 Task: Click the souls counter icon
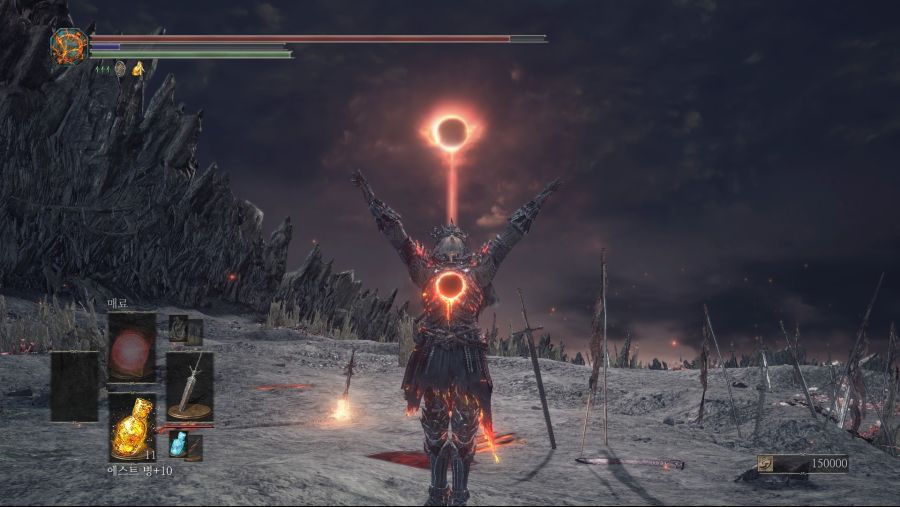(x=765, y=463)
